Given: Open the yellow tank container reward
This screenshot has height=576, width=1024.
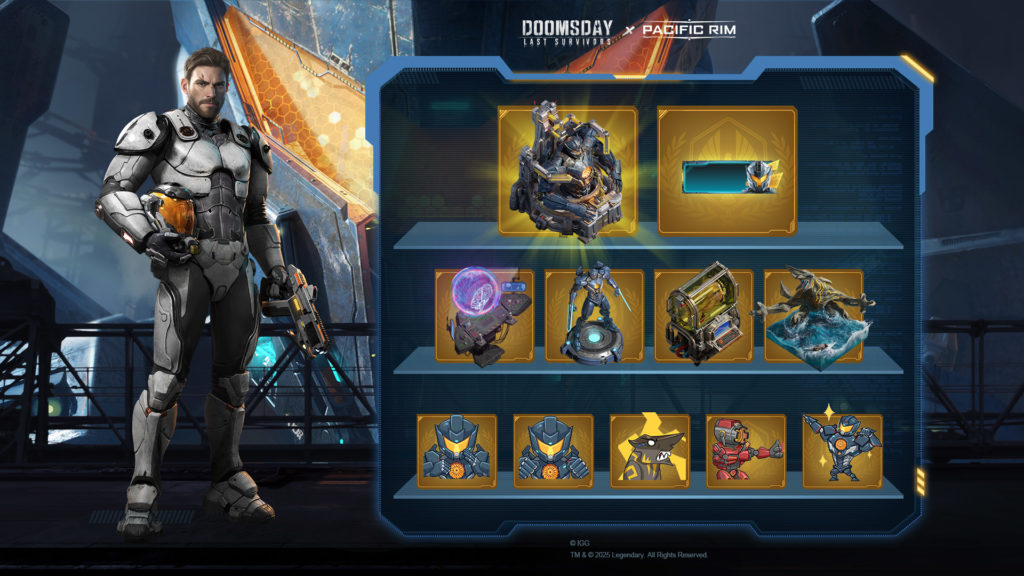Looking at the screenshot, I should tap(703, 315).
